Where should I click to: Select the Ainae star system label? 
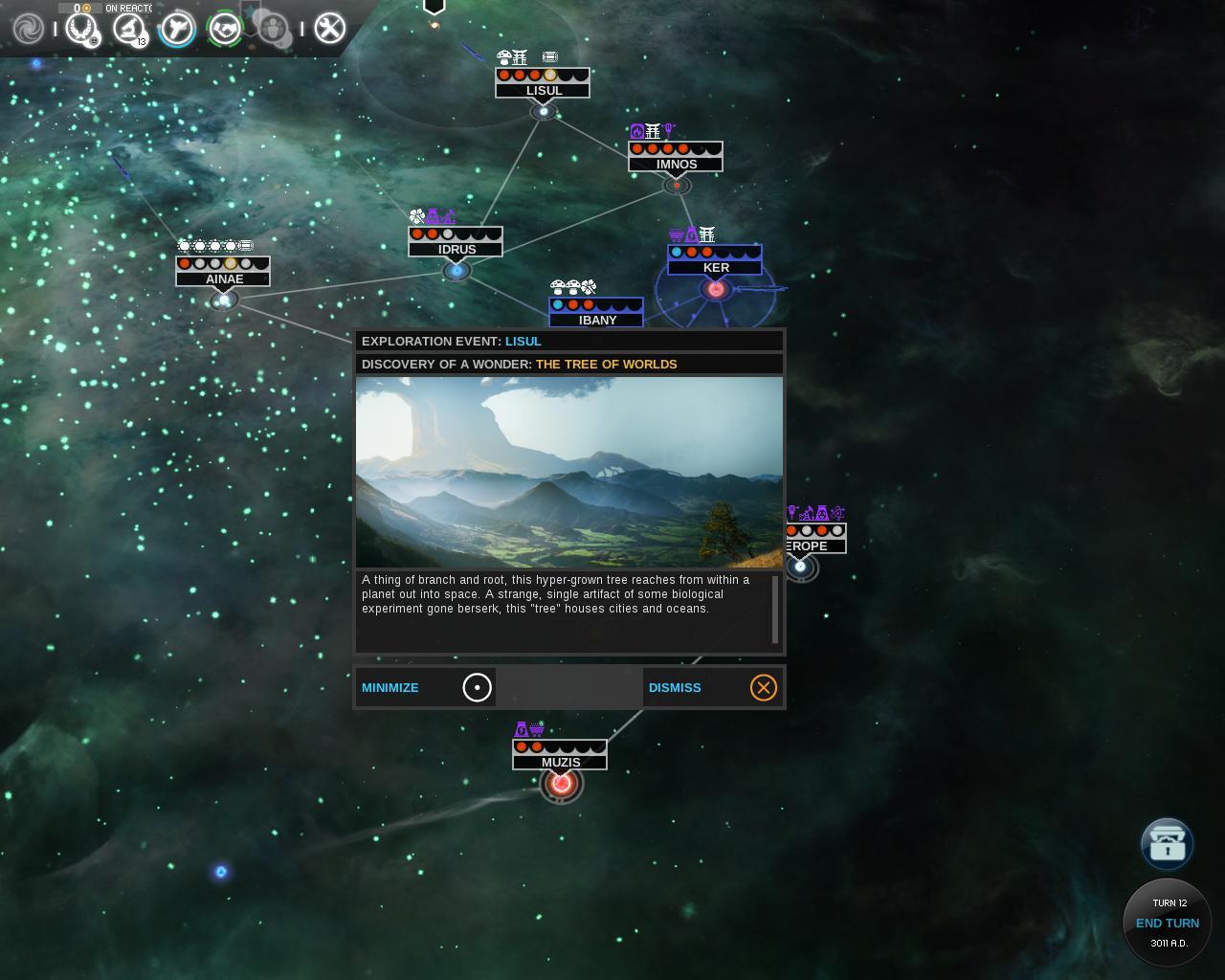click(x=223, y=278)
